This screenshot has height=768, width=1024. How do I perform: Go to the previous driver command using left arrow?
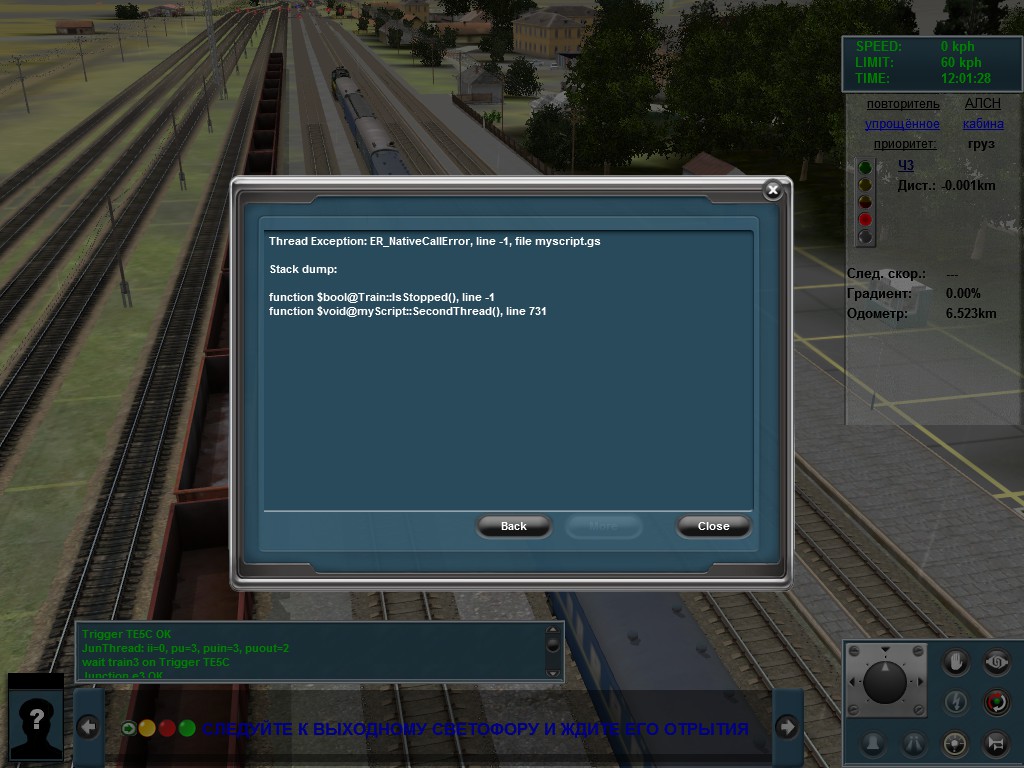click(x=88, y=727)
